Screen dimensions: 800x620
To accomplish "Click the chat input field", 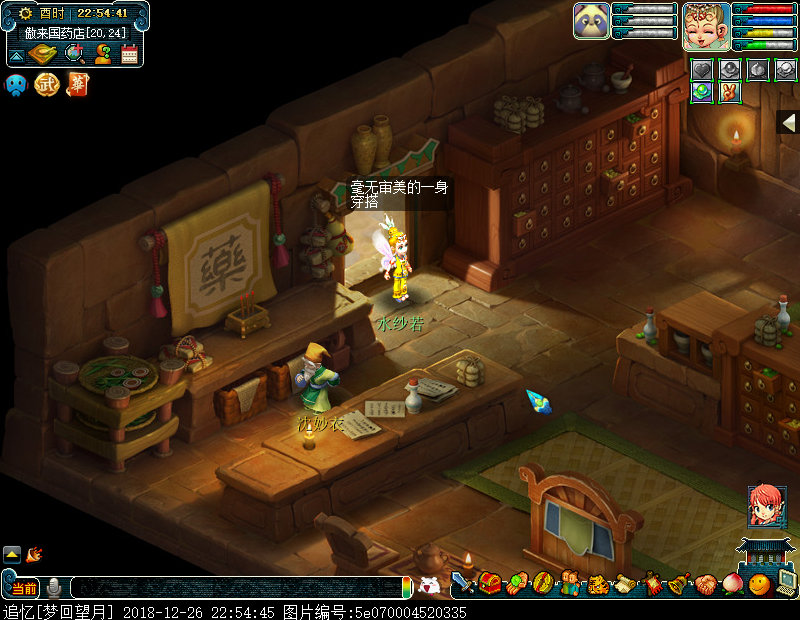I will tap(235, 588).
